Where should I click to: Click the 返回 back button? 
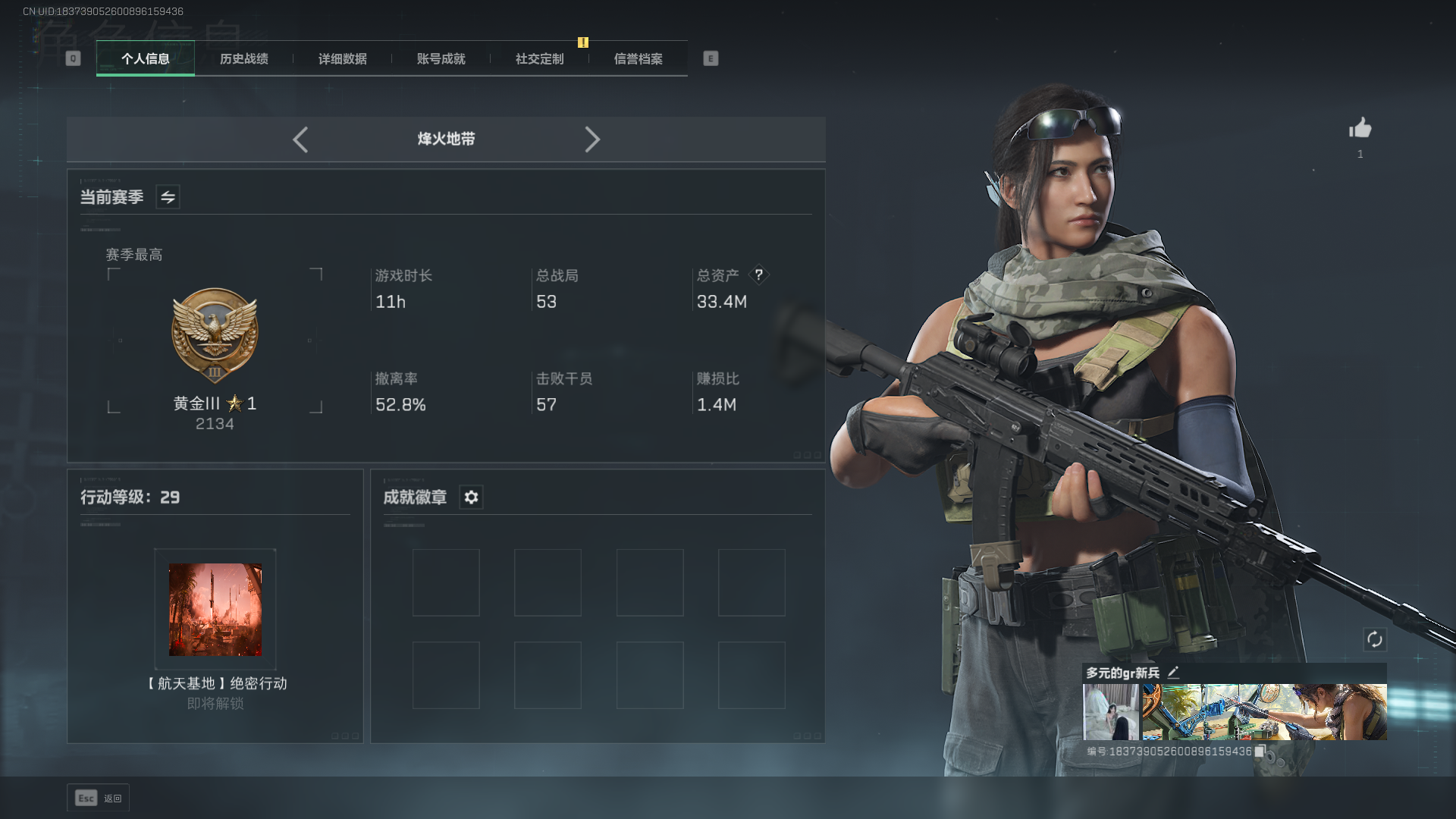[x=99, y=798]
